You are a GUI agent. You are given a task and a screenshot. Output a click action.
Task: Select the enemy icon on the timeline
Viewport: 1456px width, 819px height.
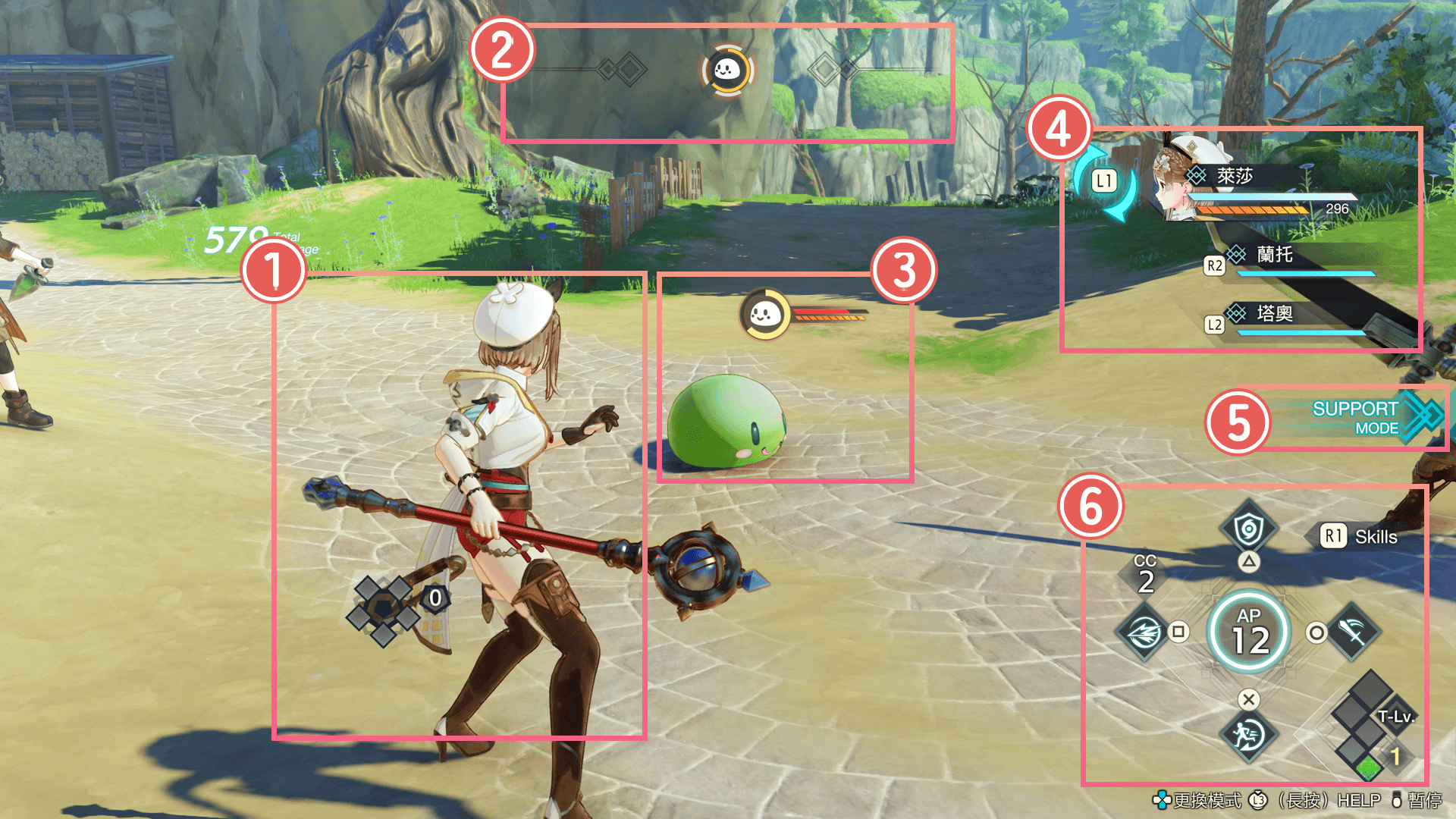pos(727,71)
